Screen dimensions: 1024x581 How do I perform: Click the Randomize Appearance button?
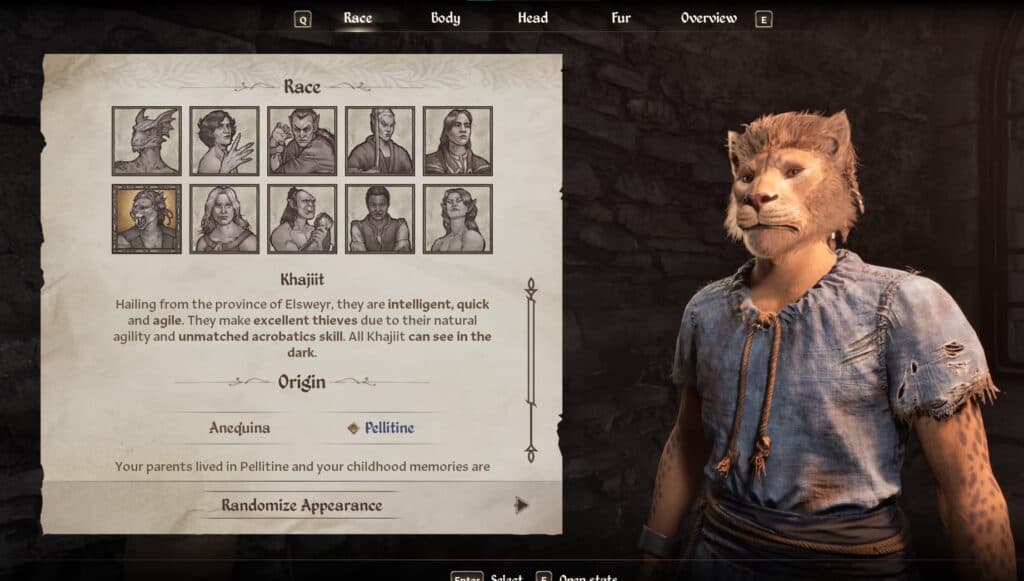[x=302, y=505]
